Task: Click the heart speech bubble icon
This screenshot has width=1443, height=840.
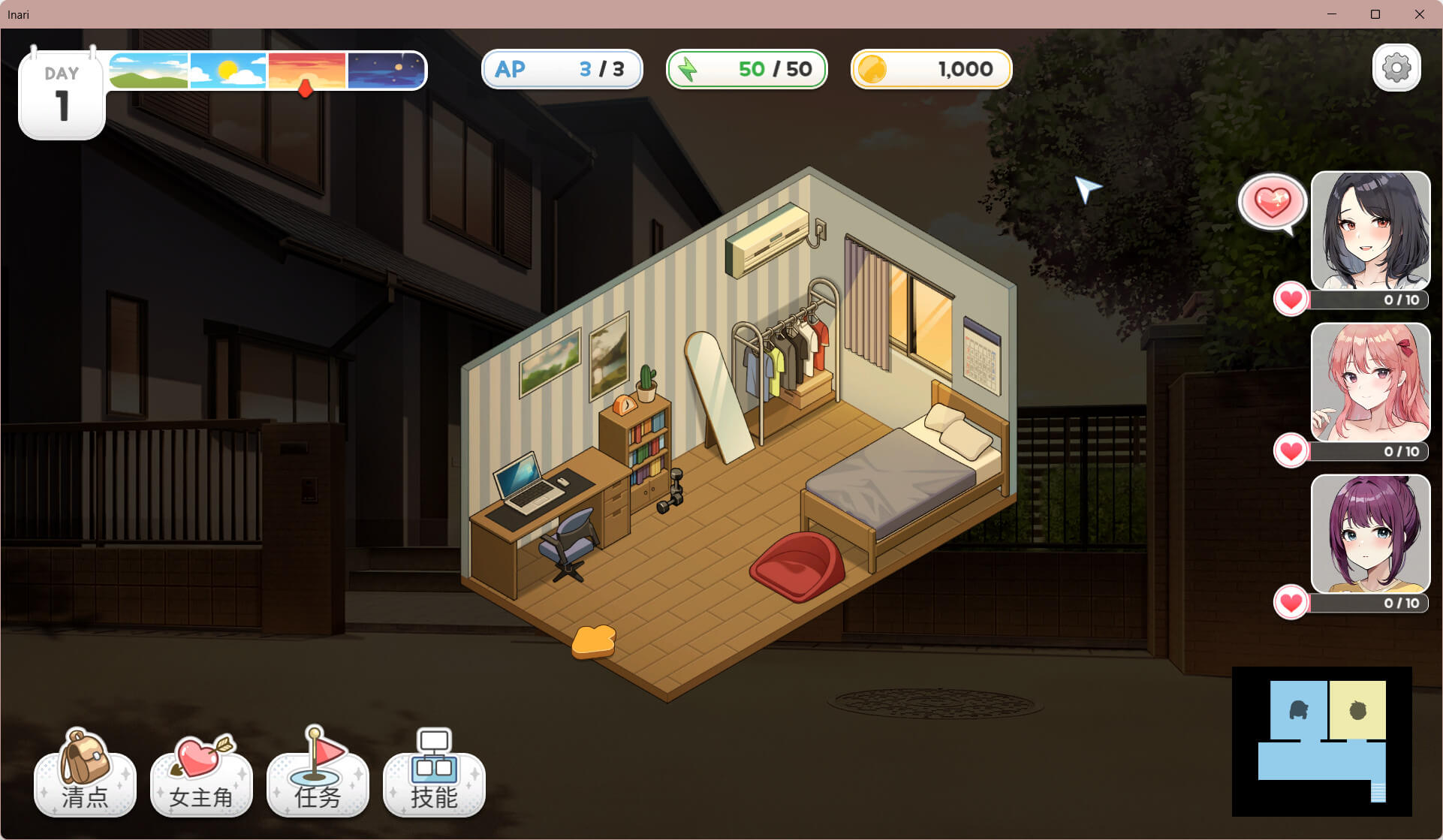Action: click(1272, 202)
